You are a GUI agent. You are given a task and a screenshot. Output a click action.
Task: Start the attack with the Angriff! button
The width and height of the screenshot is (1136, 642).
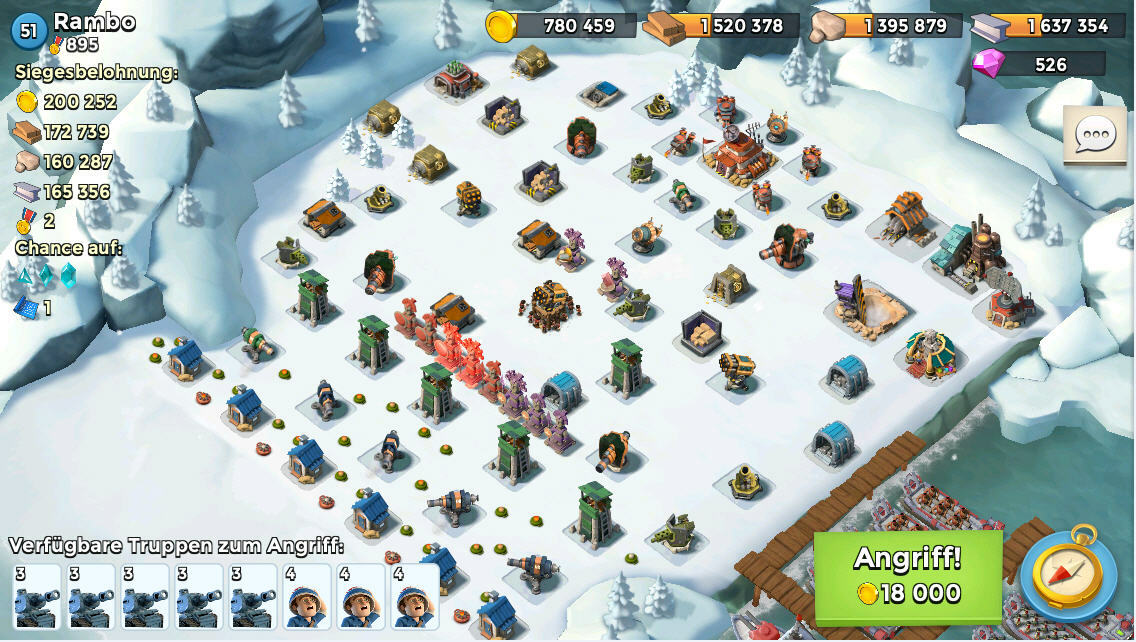pos(907,576)
